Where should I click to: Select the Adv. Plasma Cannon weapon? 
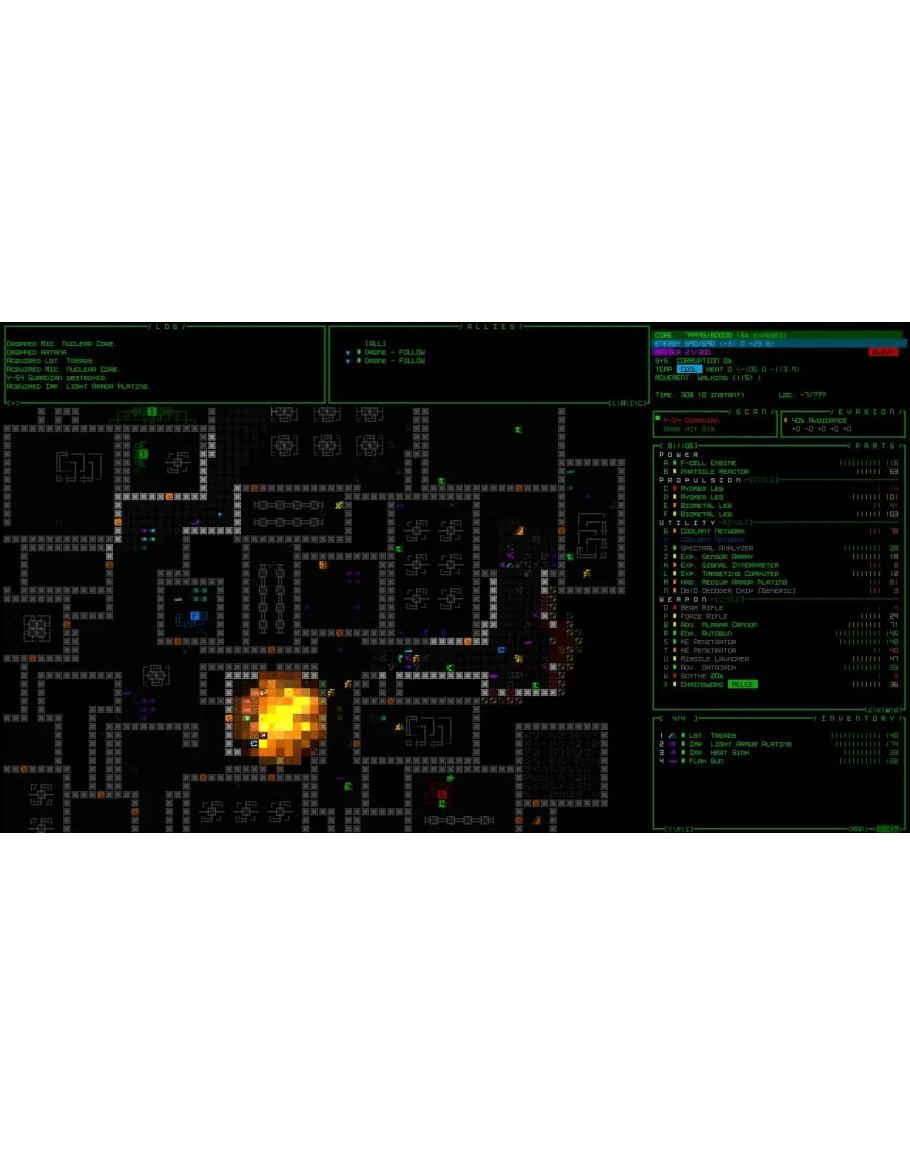click(718, 625)
